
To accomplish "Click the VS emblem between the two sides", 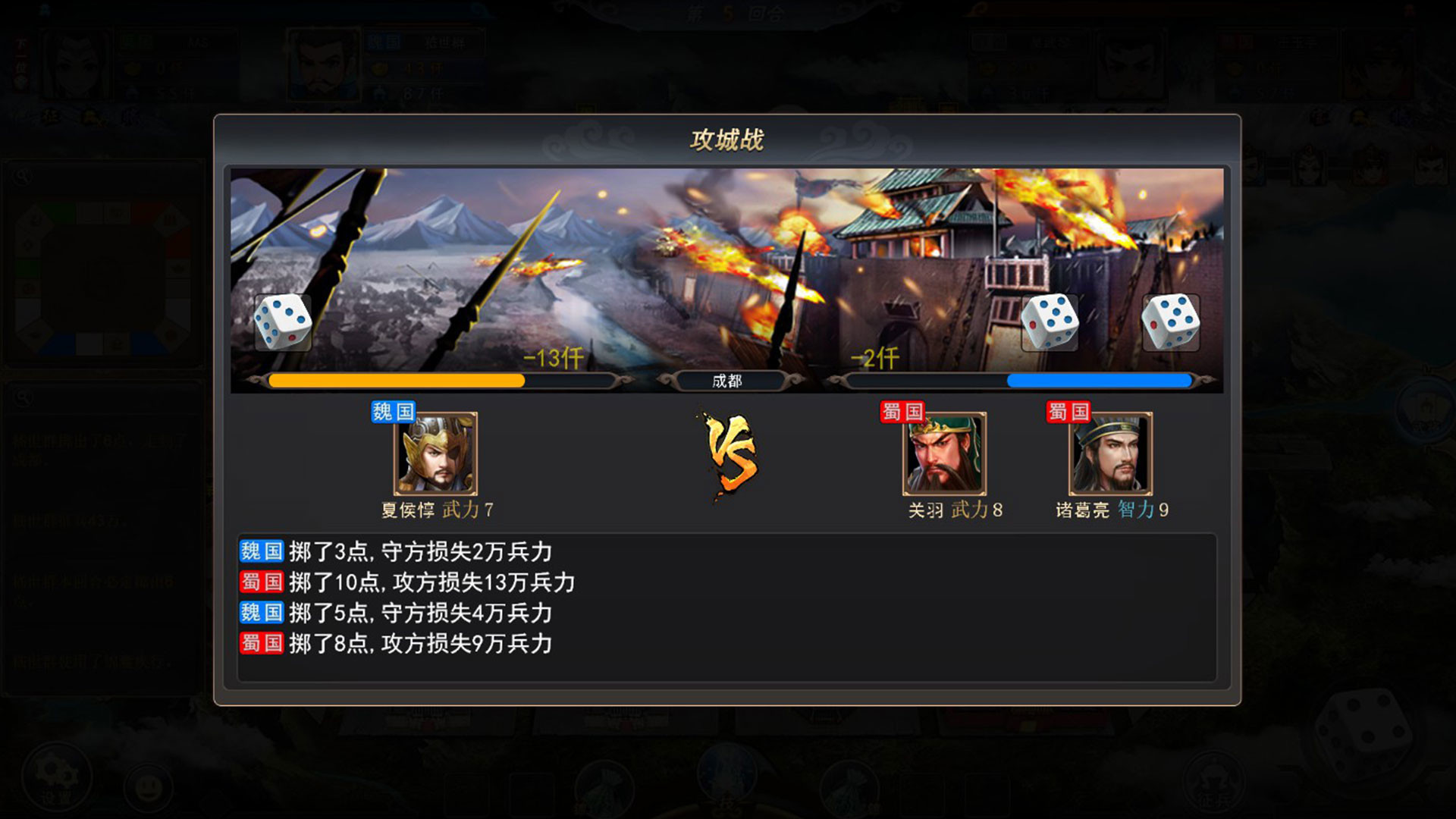I will [x=730, y=455].
